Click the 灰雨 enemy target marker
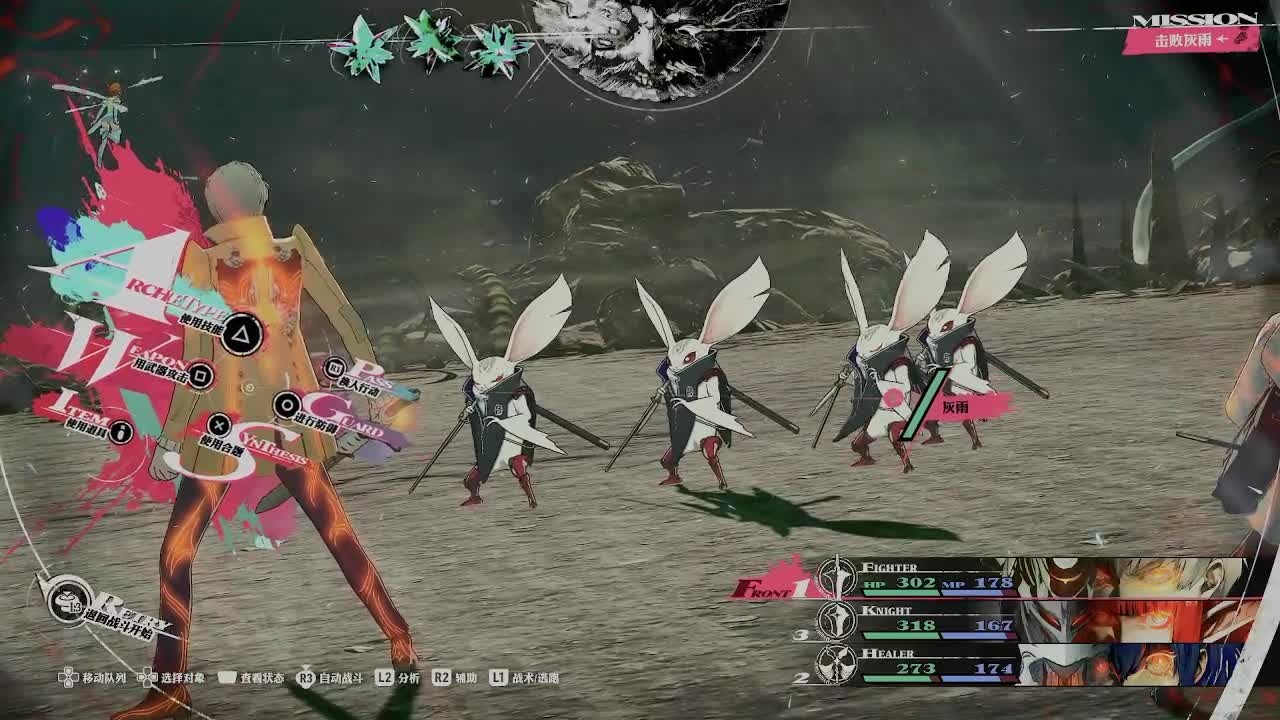1280x720 pixels. pos(953,406)
